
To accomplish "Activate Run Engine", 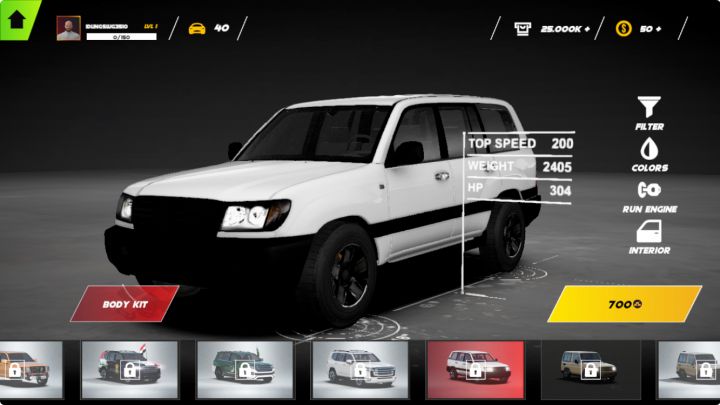I will [x=649, y=195].
